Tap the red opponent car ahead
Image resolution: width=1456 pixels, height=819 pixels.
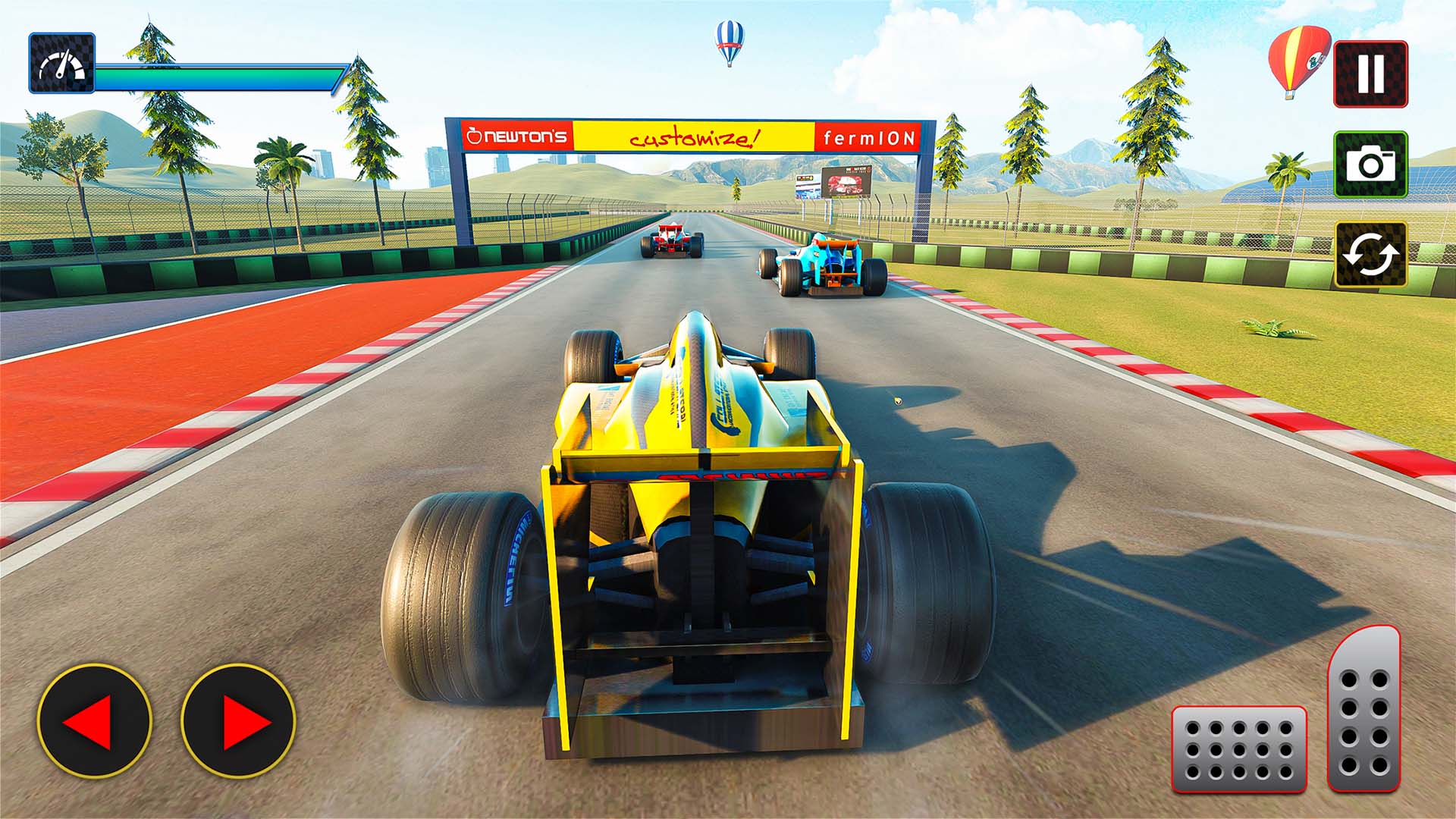673,241
